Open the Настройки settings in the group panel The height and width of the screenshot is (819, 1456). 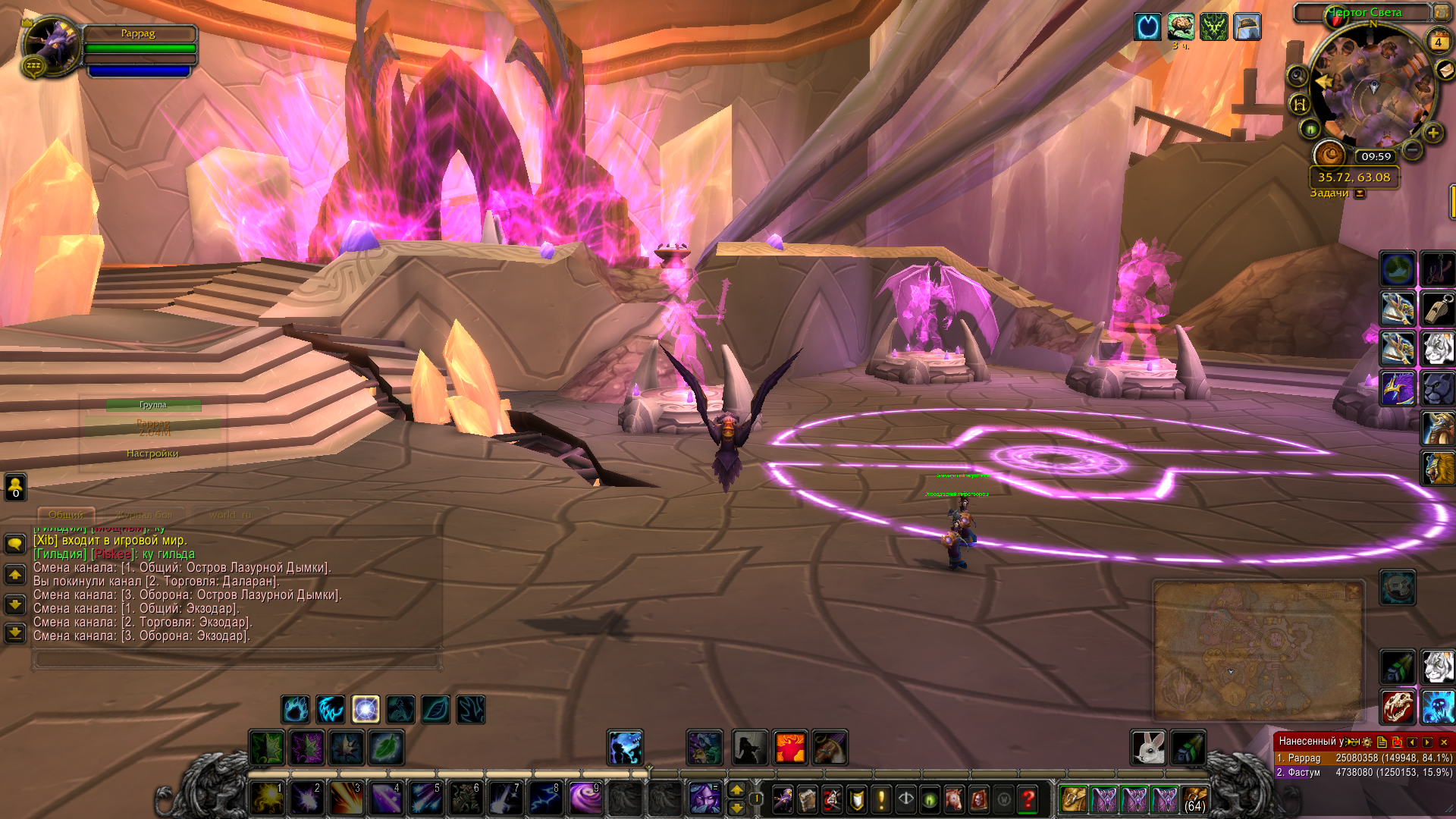[152, 453]
